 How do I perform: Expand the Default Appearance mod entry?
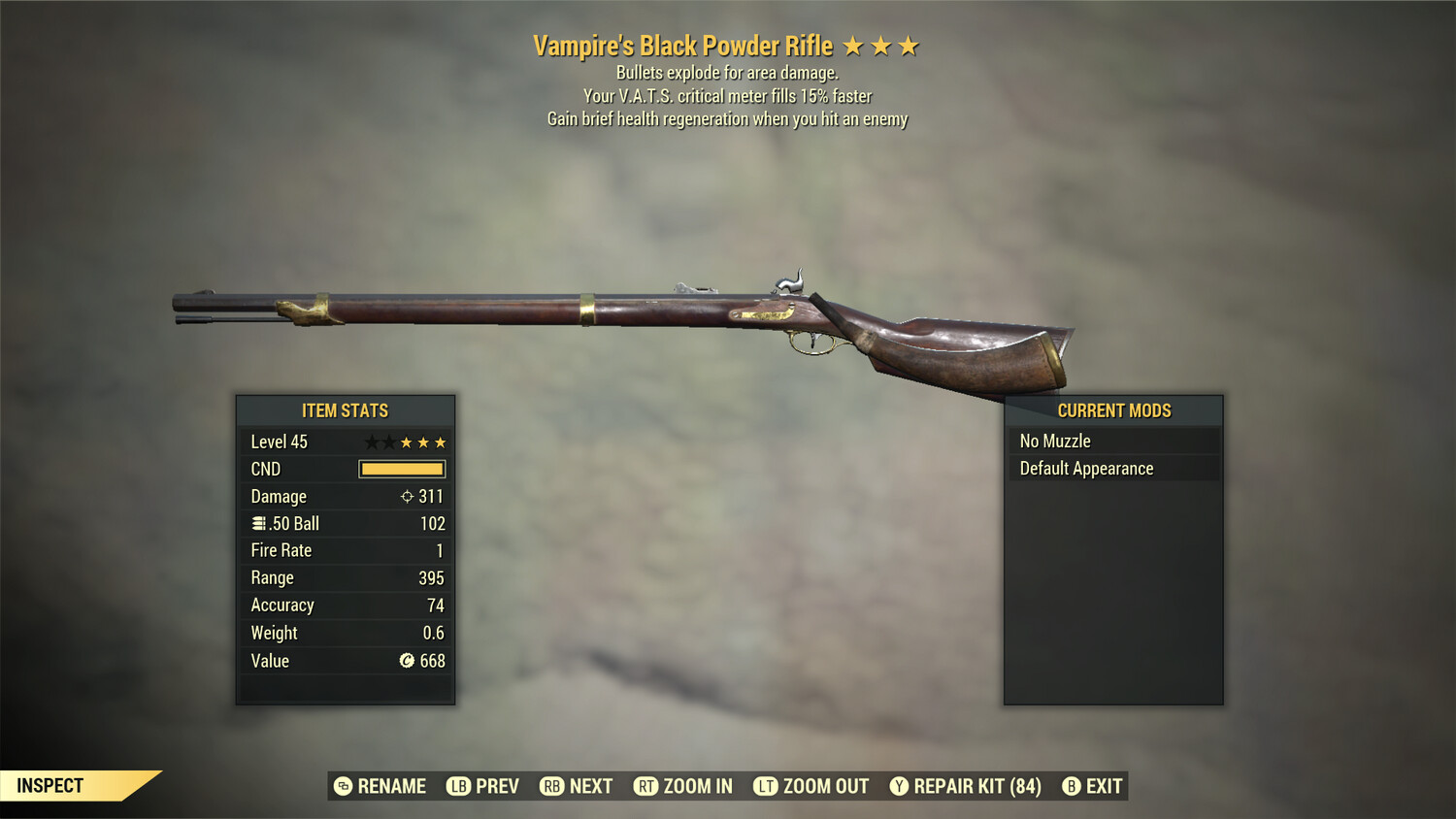click(x=1113, y=468)
